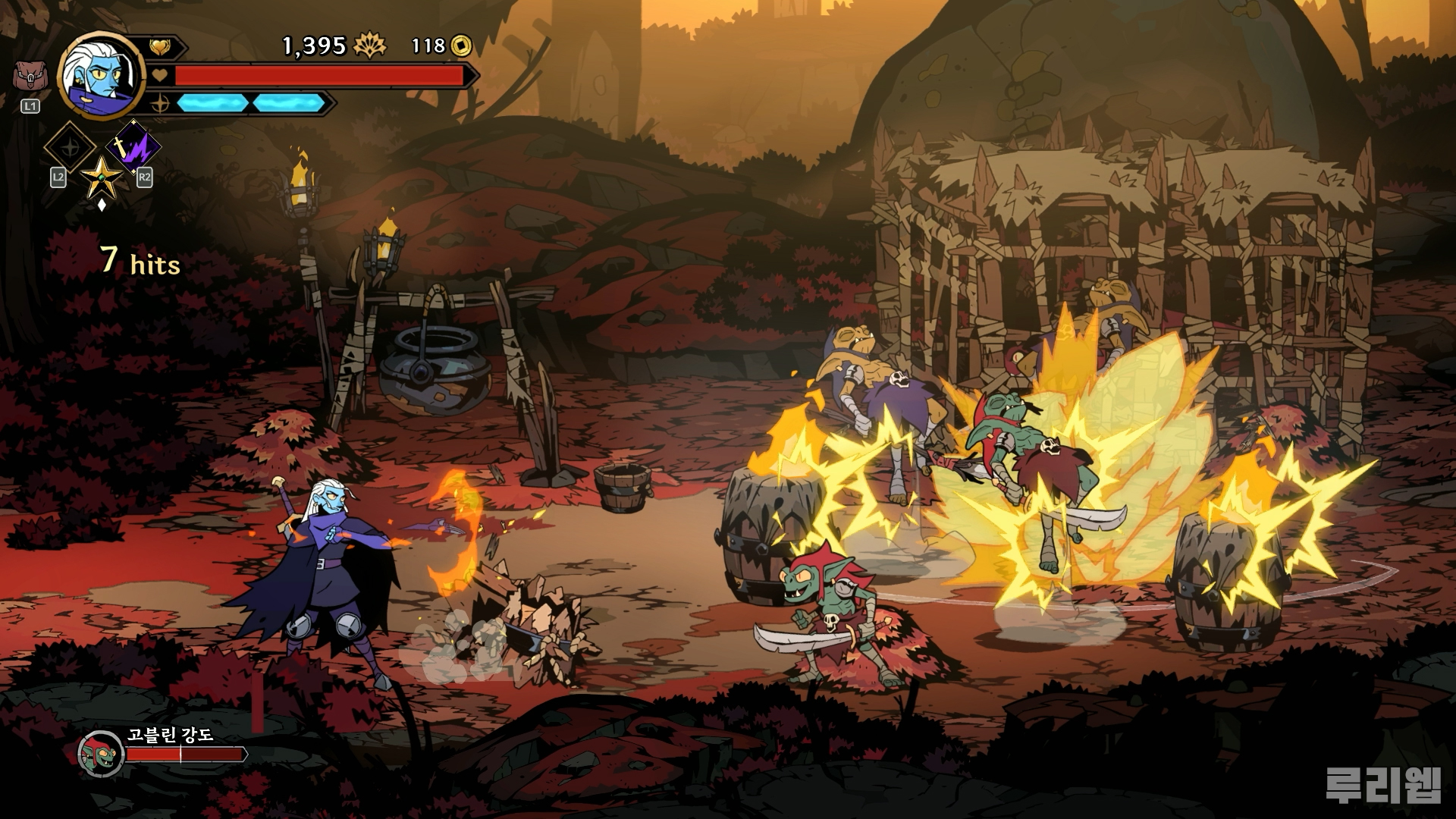This screenshot has height=819, width=1456.
Task: Select the goblin bandit target portrait
Action: point(101,753)
